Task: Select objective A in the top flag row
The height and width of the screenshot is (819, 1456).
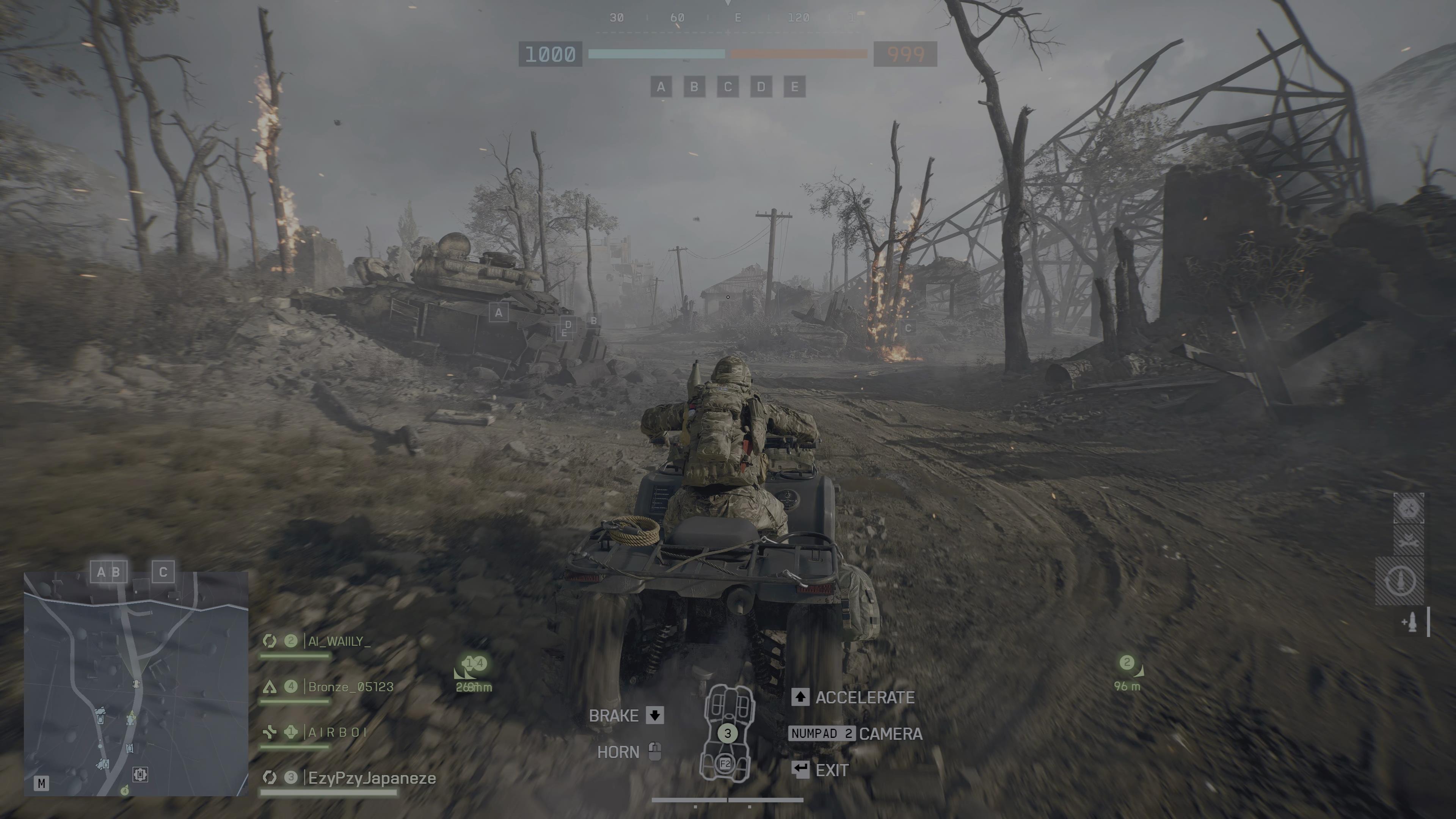Action: pos(661,87)
